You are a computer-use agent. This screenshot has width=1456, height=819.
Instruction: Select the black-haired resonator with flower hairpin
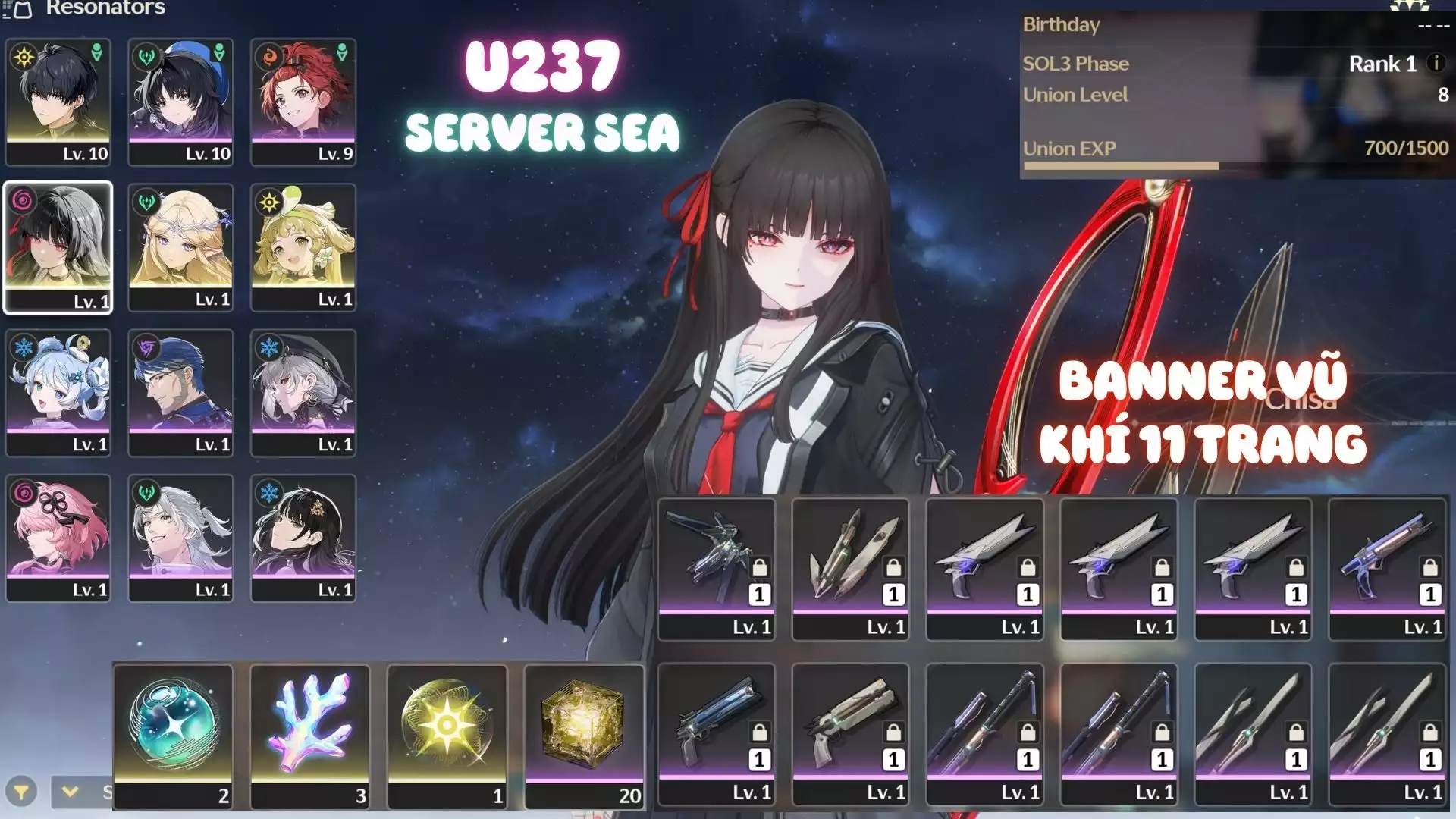(303, 538)
